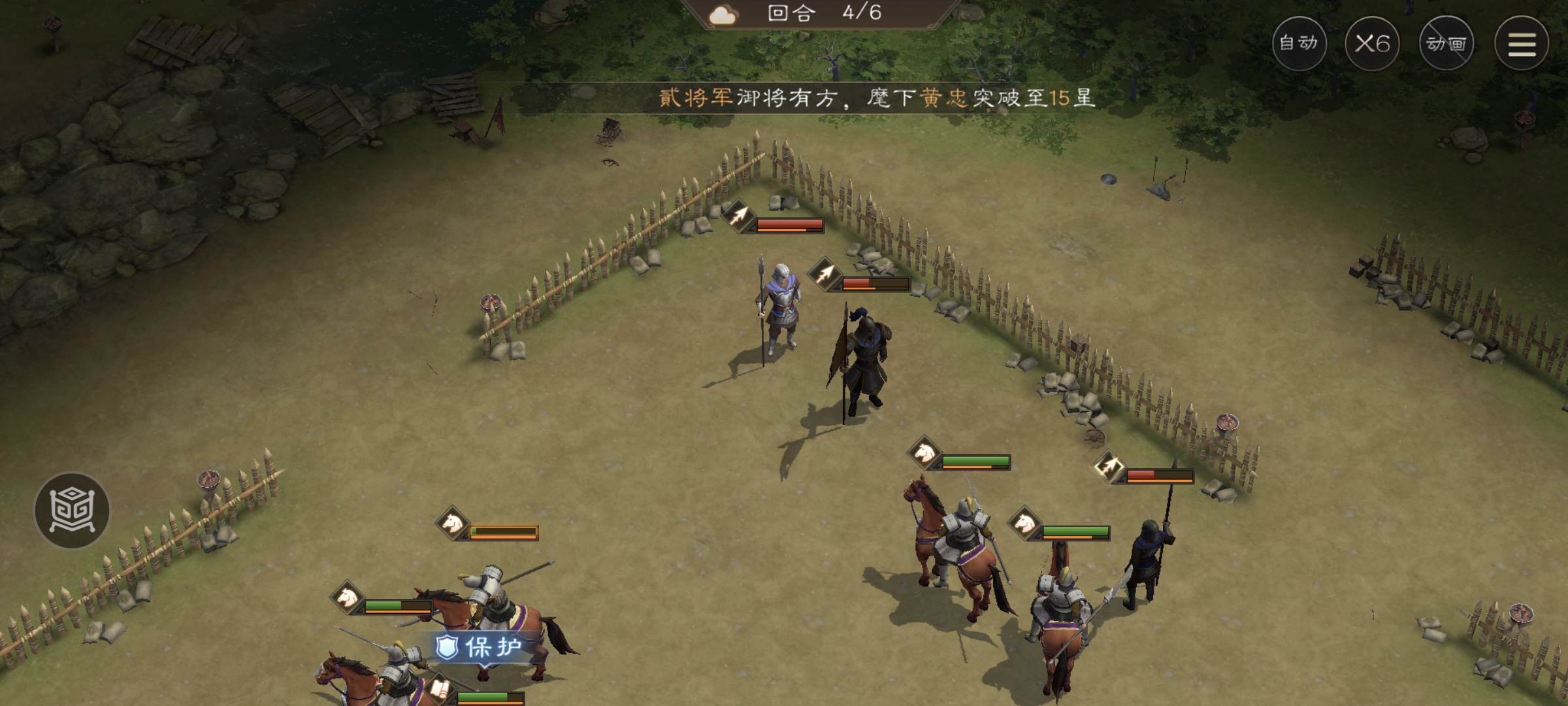The image size is (1568, 706).
Task: Toggle the 动画 animation setting
Action: [x=1446, y=43]
